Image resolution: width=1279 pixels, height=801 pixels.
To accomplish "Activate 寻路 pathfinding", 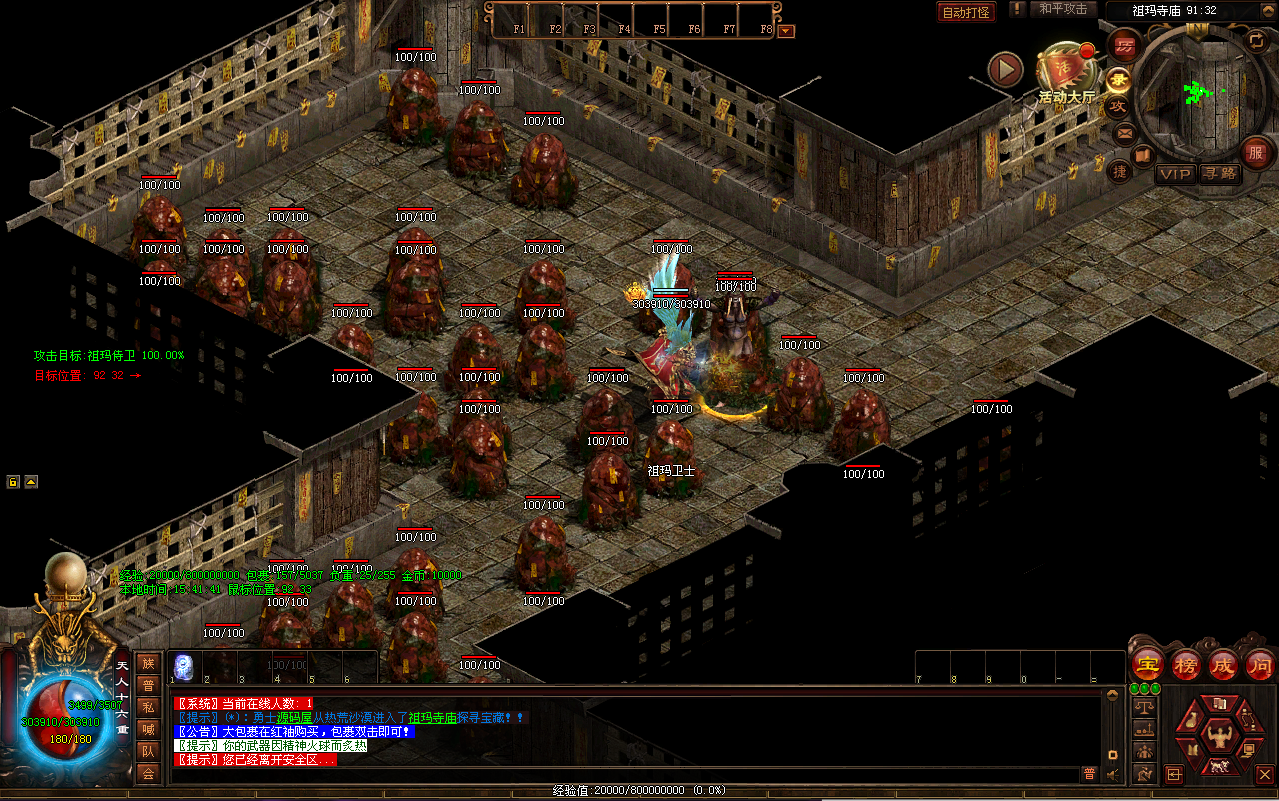I will point(1219,174).
